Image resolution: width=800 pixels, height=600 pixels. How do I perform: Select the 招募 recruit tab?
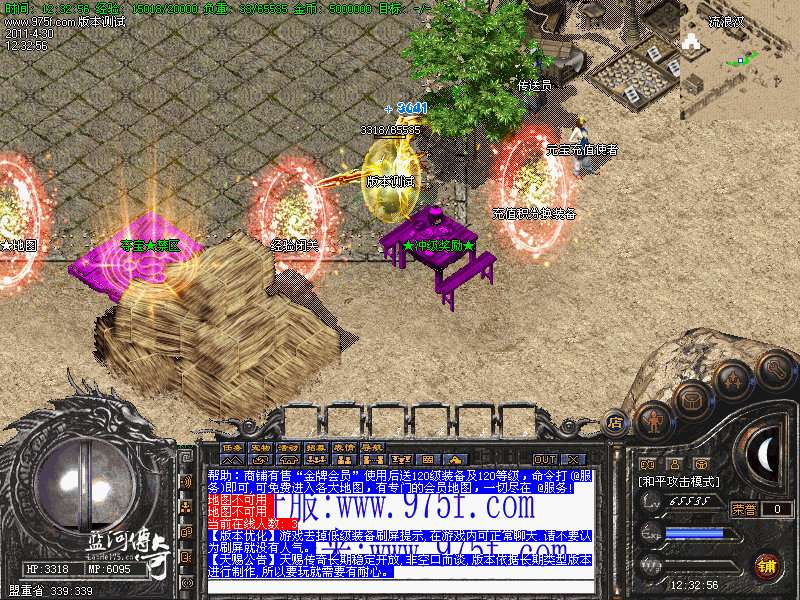(316, 446)
